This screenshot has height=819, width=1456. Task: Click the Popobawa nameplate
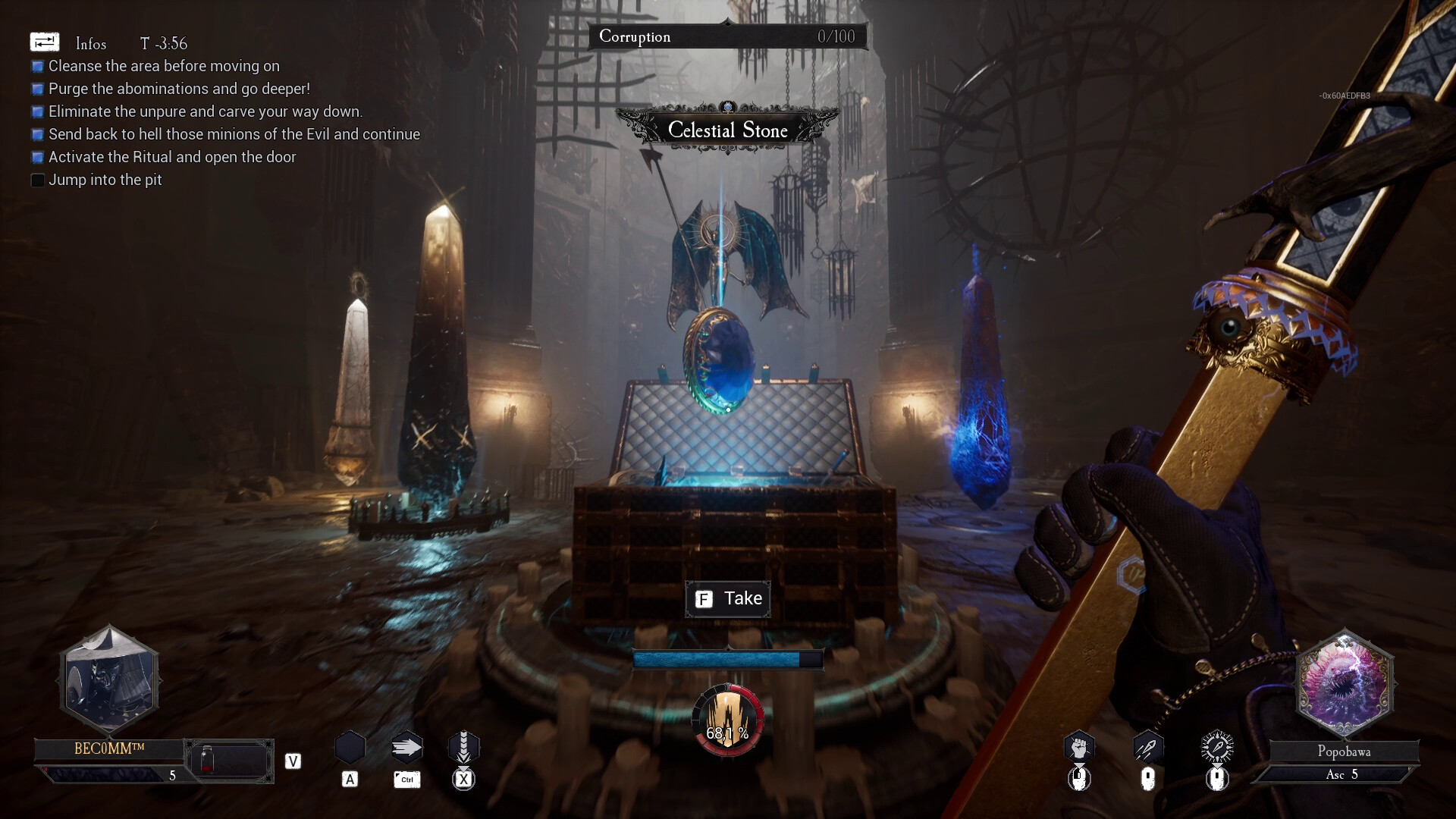coord(1344,752)
